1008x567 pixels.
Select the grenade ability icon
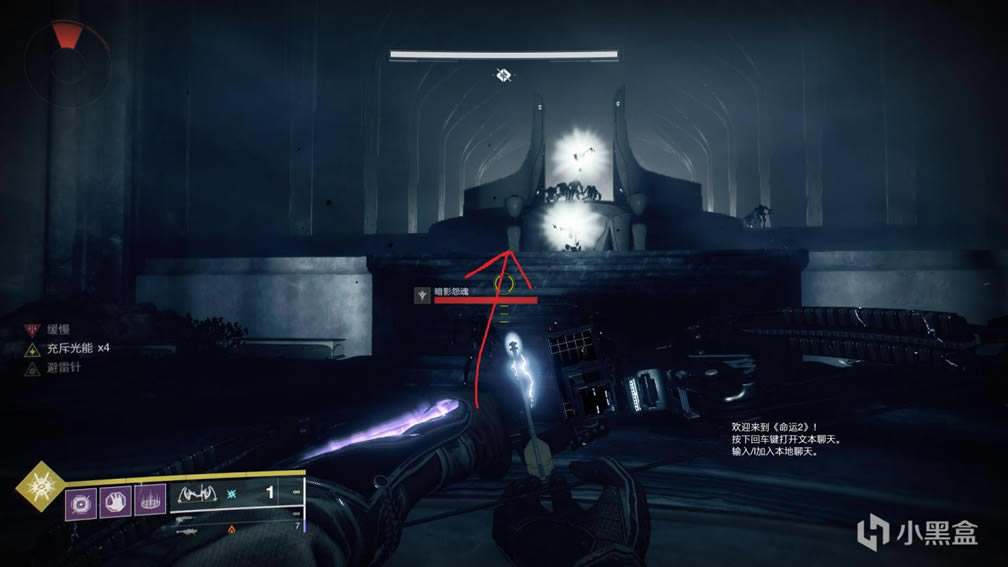(81, 501)
